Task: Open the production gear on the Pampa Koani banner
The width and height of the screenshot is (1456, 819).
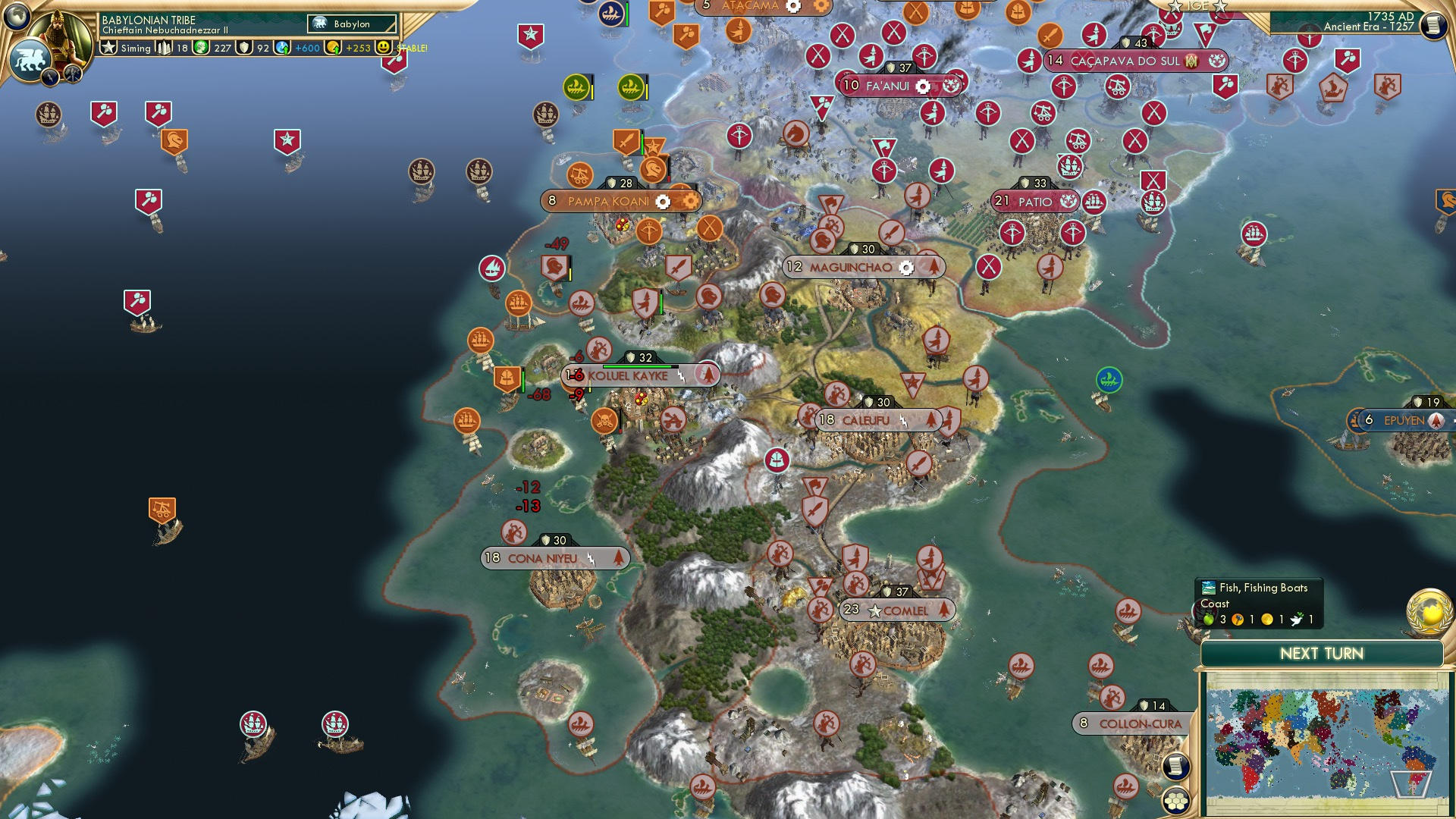Action: [x=664, y=202]
